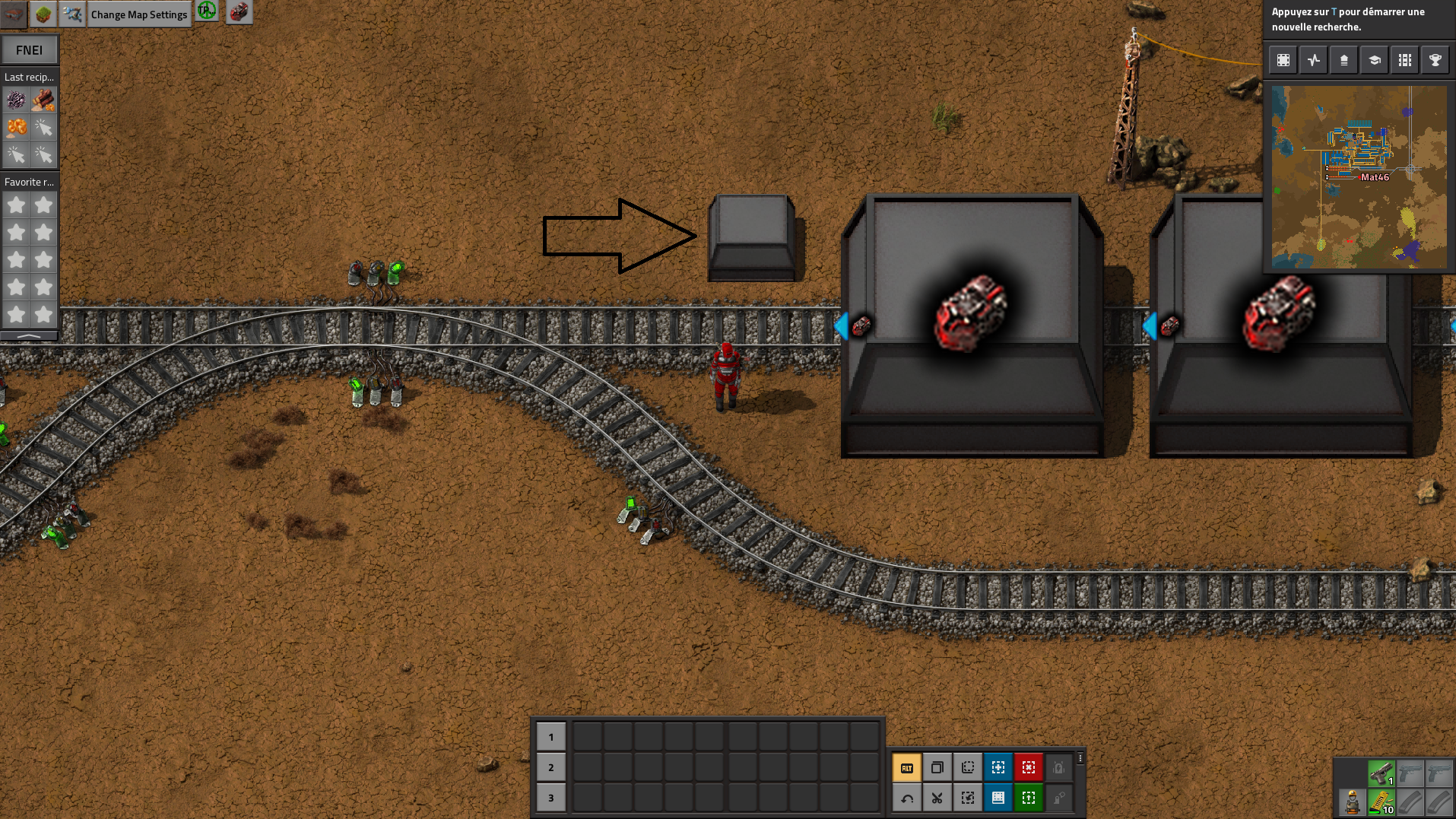Select the yellow ammo magazine slot
The height and width of the screenshot is (819, 1456).
tap(1381, 802)
